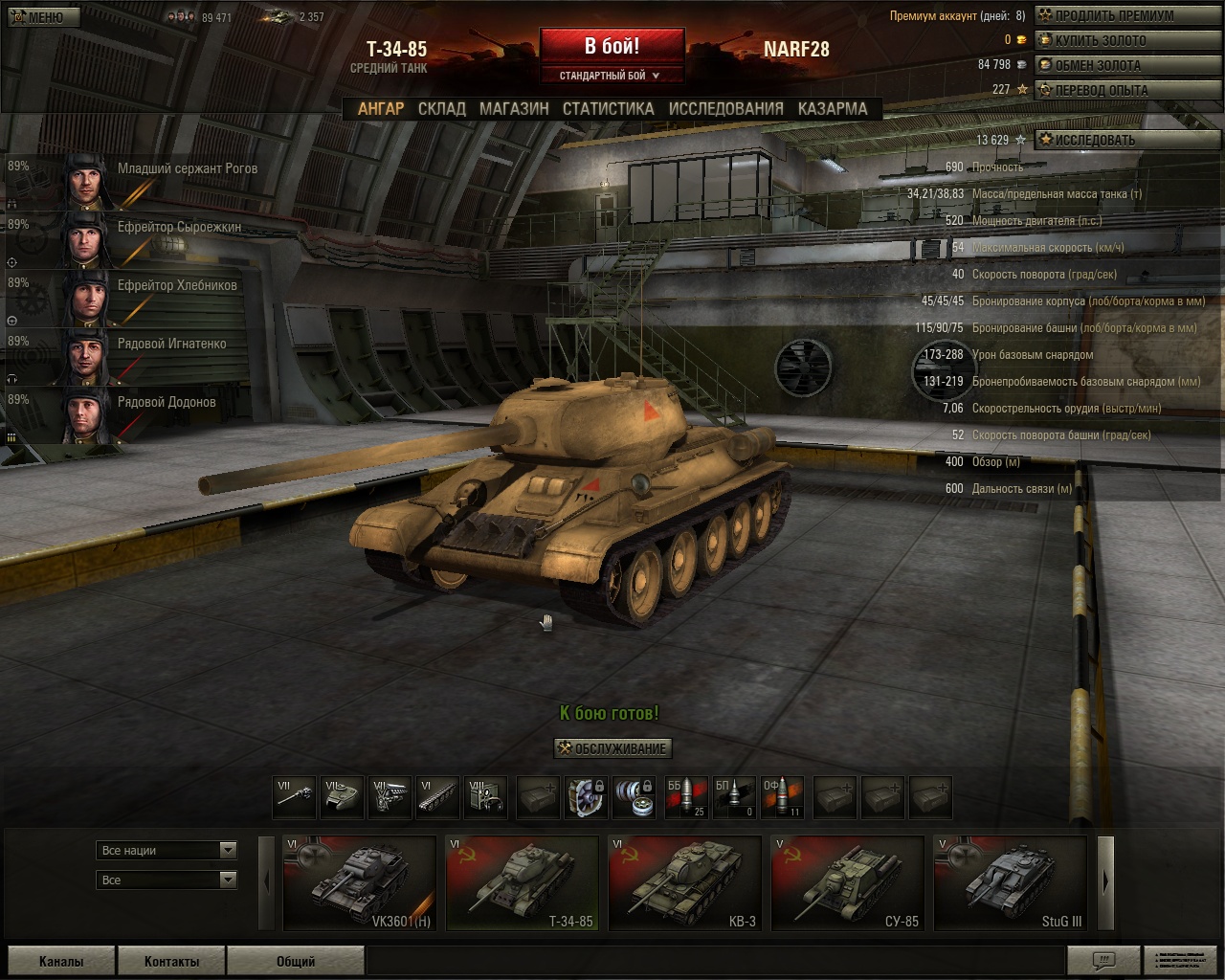The height and width of the screenshot is (980, 1225).
Task: Select the StuG III tank thumbnail
Action: tap(1010, 882)
